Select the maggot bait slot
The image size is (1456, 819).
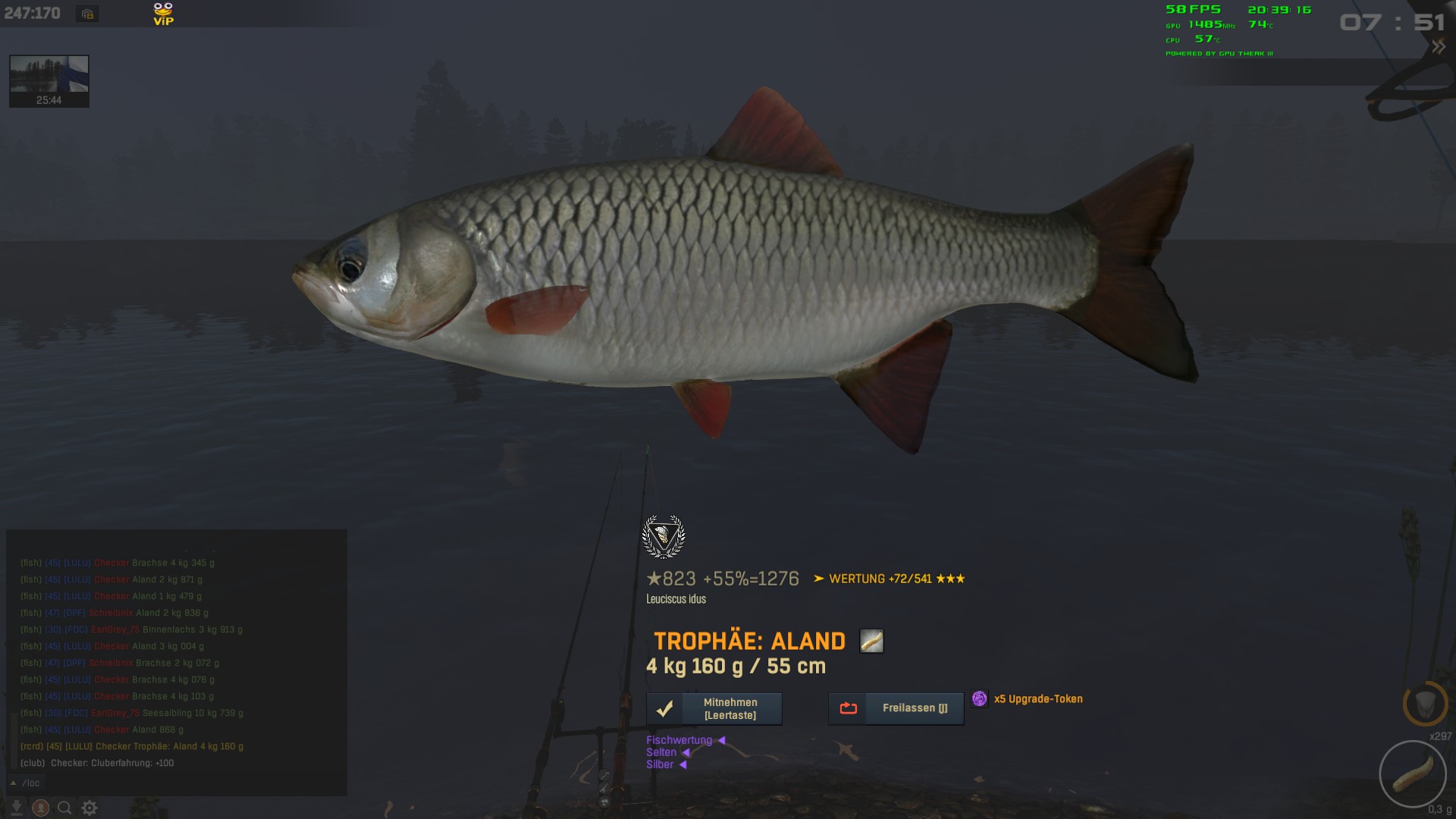click(x=1413, y=774)
